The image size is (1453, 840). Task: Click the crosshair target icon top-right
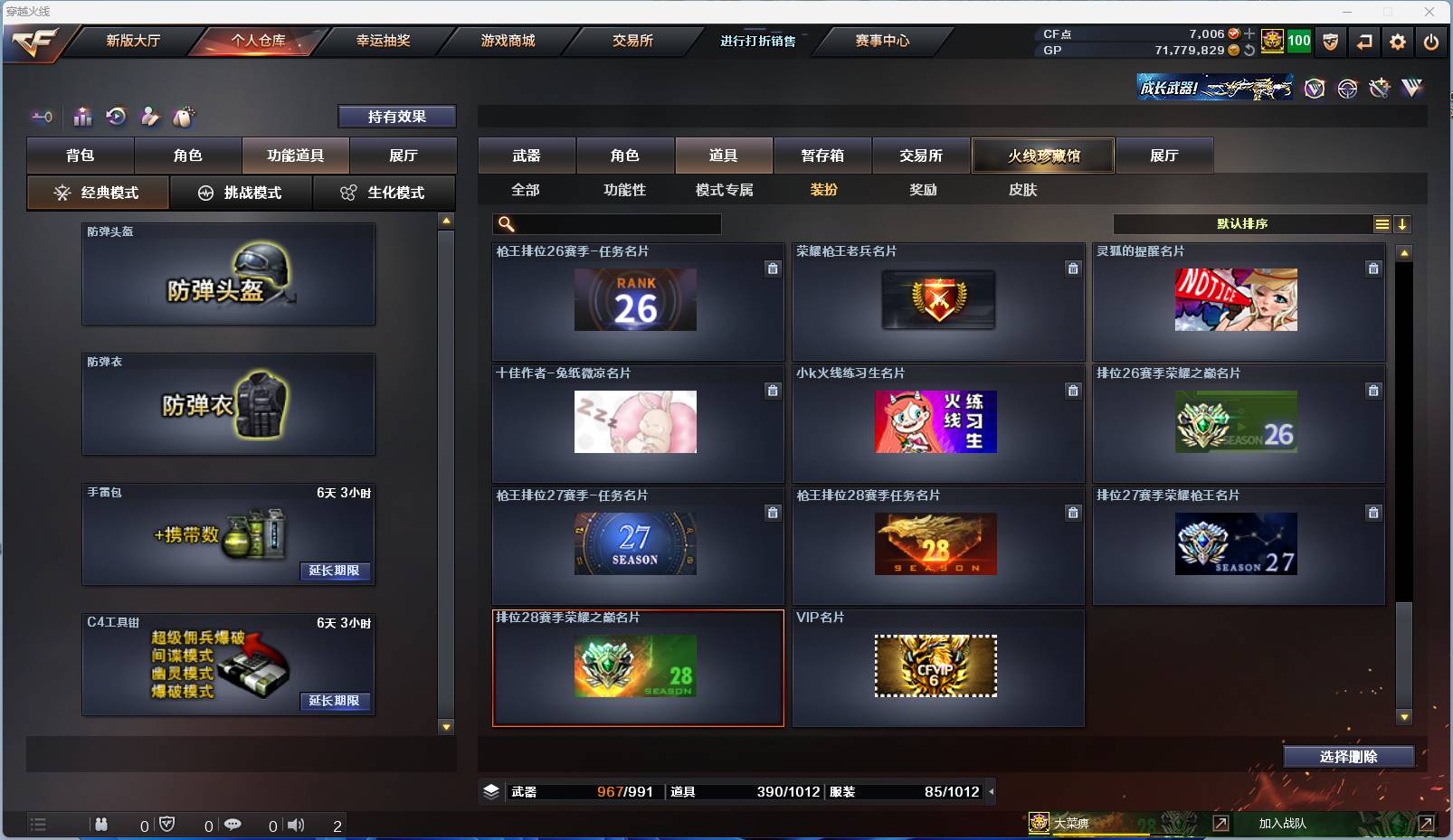1347,89
